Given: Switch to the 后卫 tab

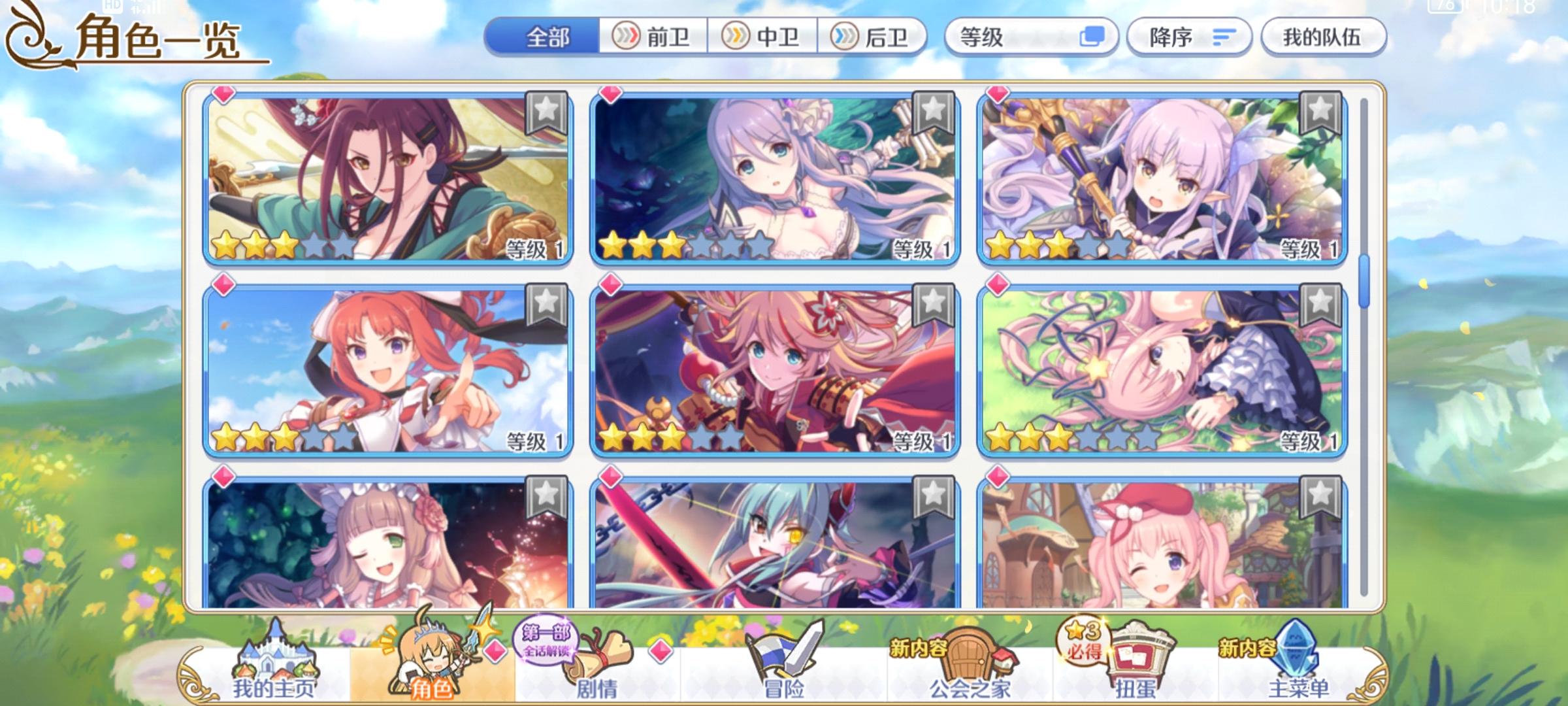Looking at the screenshot, I should [873, 37].
